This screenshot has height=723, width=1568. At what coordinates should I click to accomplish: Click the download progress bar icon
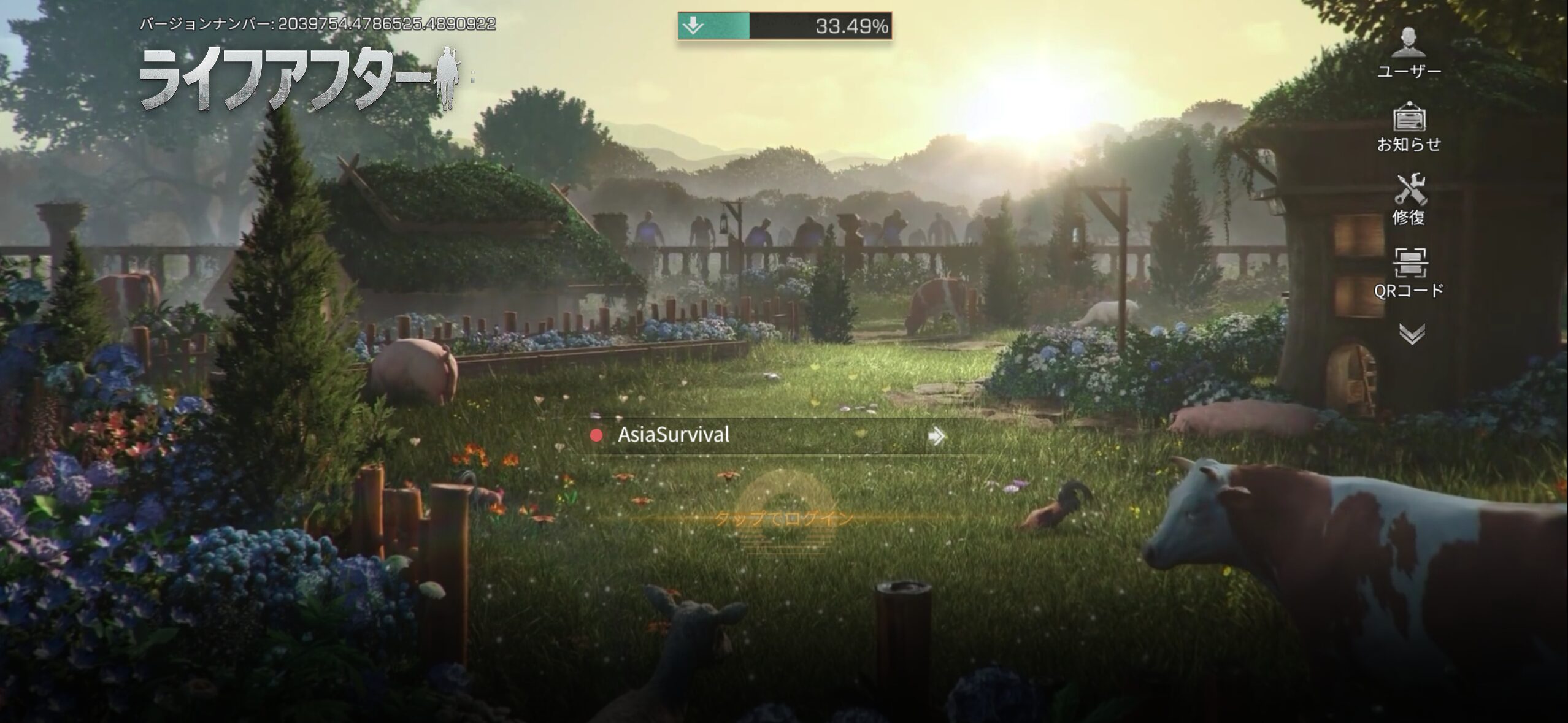pyautogui.click(x=694, y=26)
